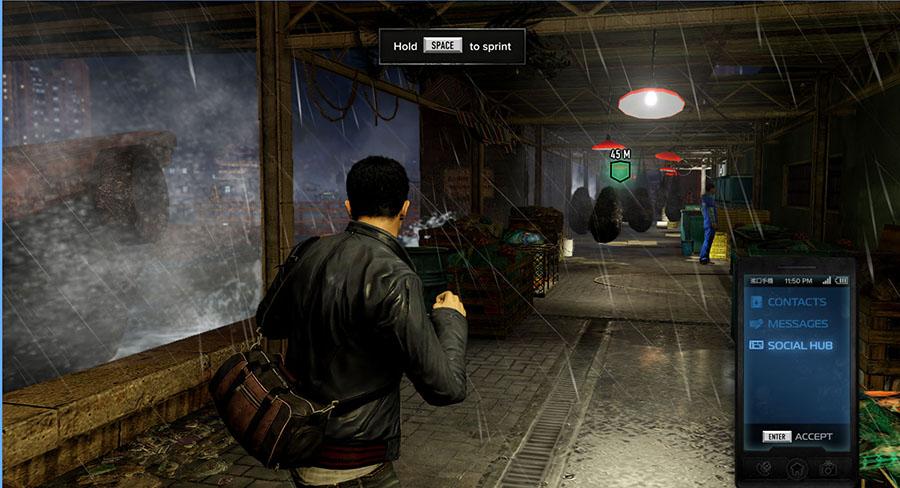Tap the phone's home button
This screenshot has height=488, width=900.
tap(795, 468)
